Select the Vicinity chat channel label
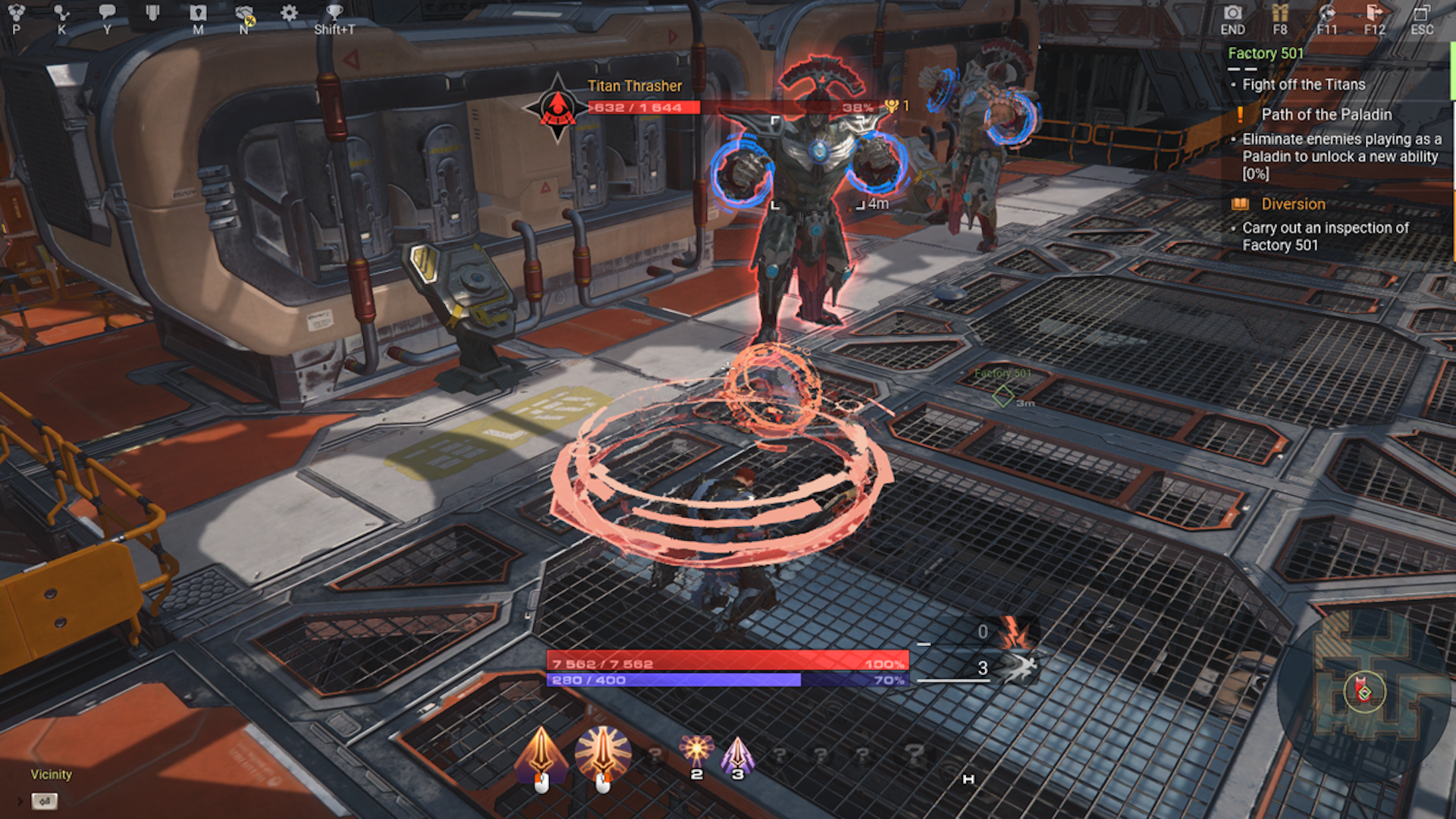Screen dimensions: 1456x819 coord(50,774)
